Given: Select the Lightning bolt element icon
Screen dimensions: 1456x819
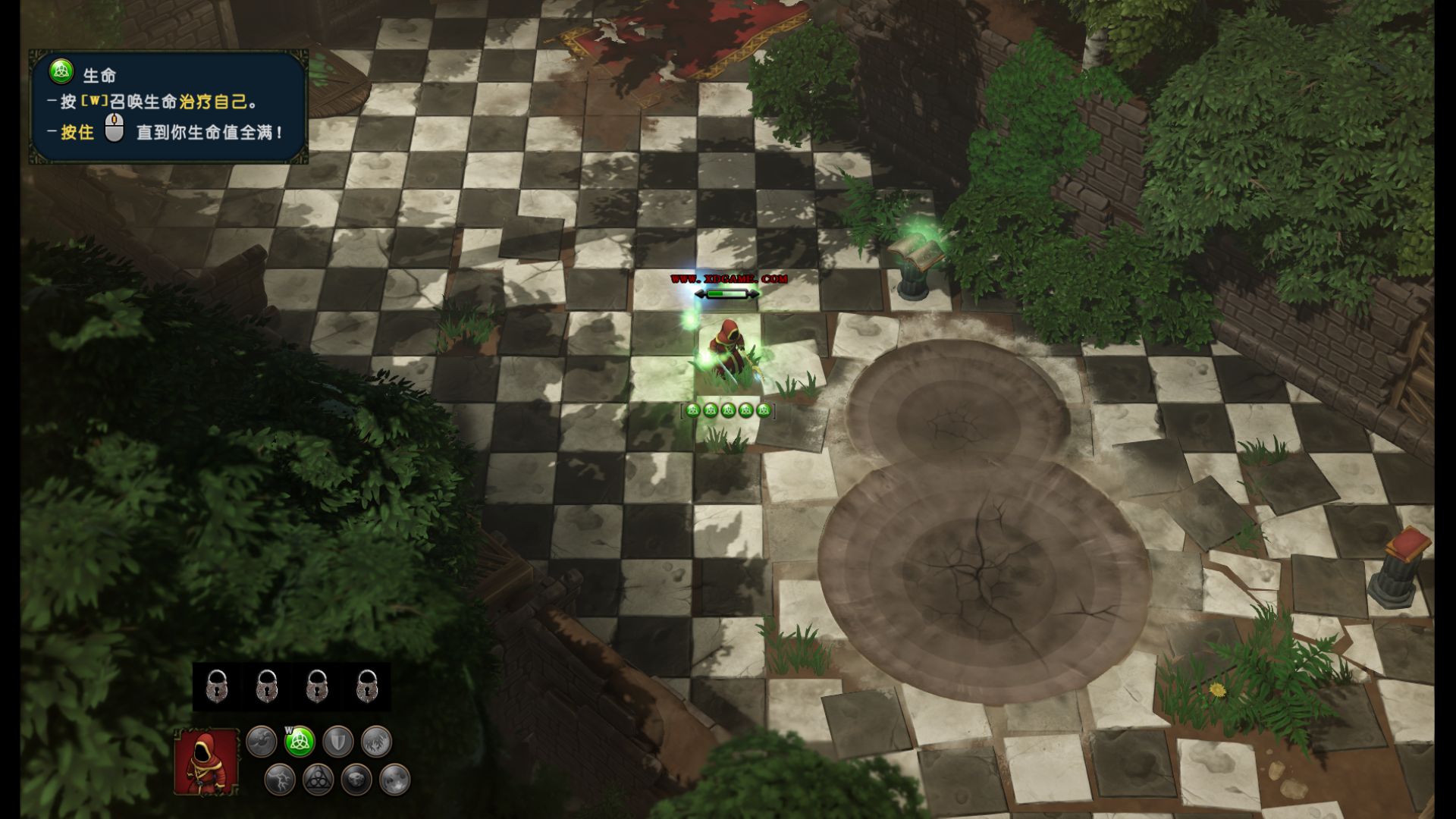Looking at the screenshot, I should tap(280, 780).
